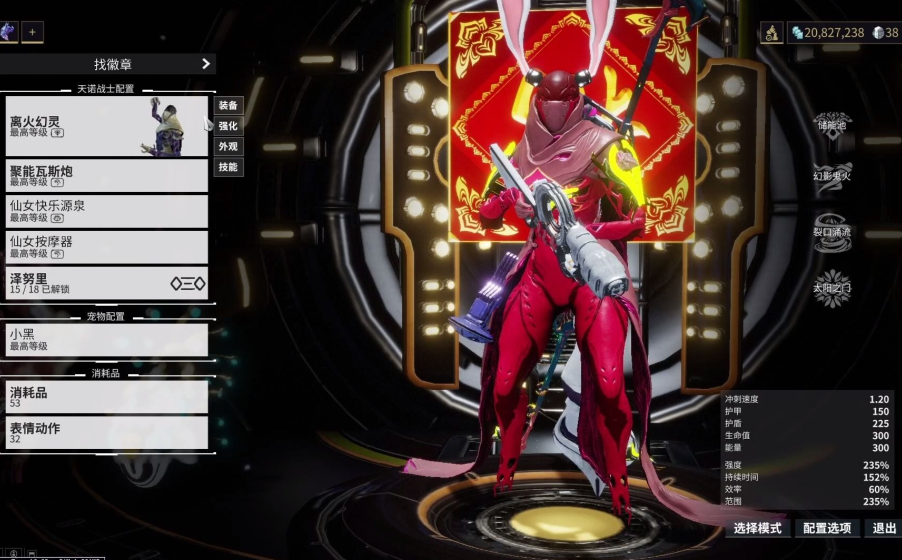Exit the arsenal with 退出
Image resolution: width=902 pixels, height=560 pixels.
pos(884,528)
